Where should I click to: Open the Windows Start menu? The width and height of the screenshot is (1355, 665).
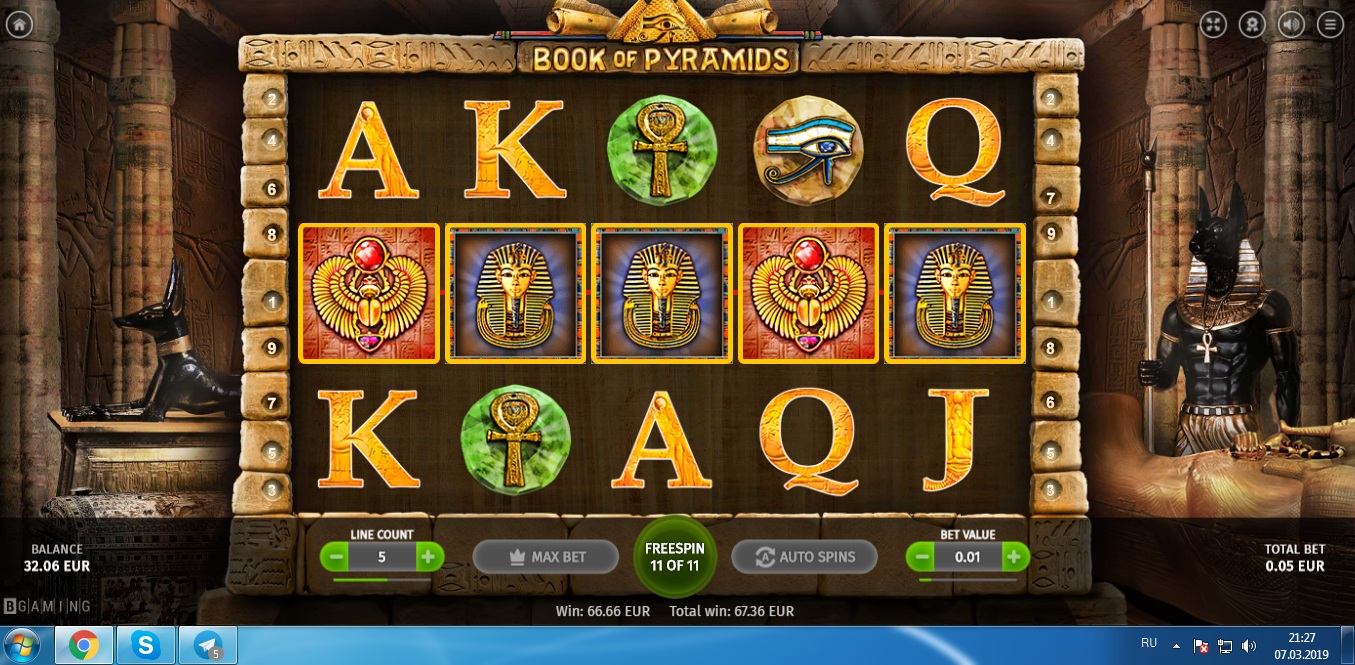[22, 646]
